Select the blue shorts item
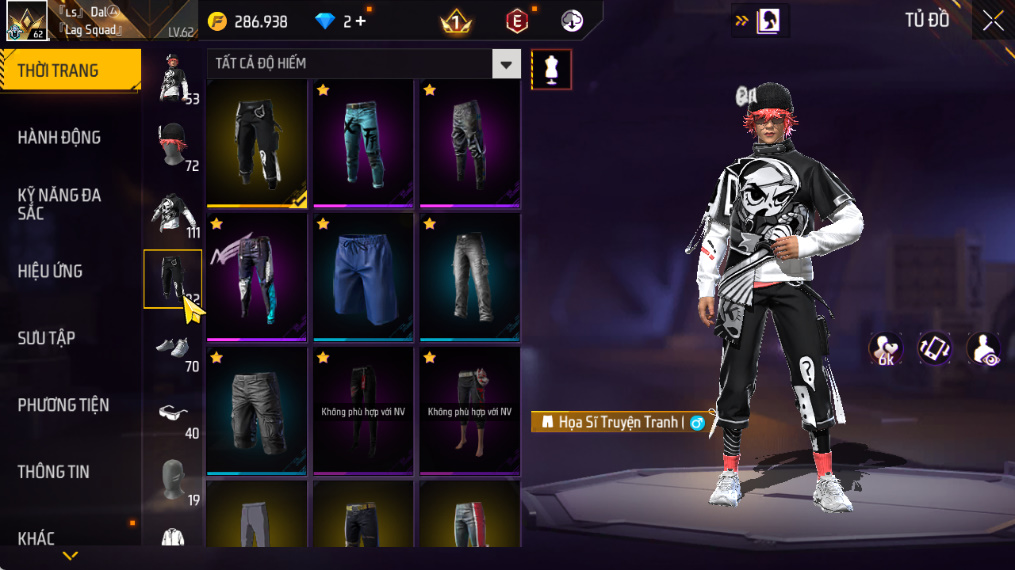Viewport: 1015px width, 570px height. coord(362,276)
